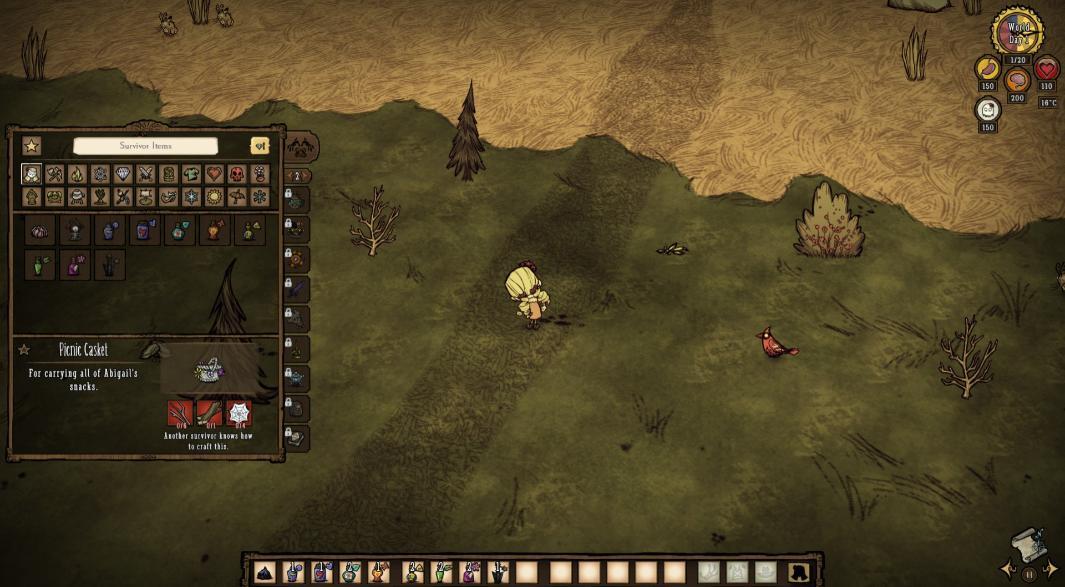This screenshot has height=587, width=1065.
Task: Select the spider web ingredient icon
Action: pyautogui.click(x=239, y=413)
